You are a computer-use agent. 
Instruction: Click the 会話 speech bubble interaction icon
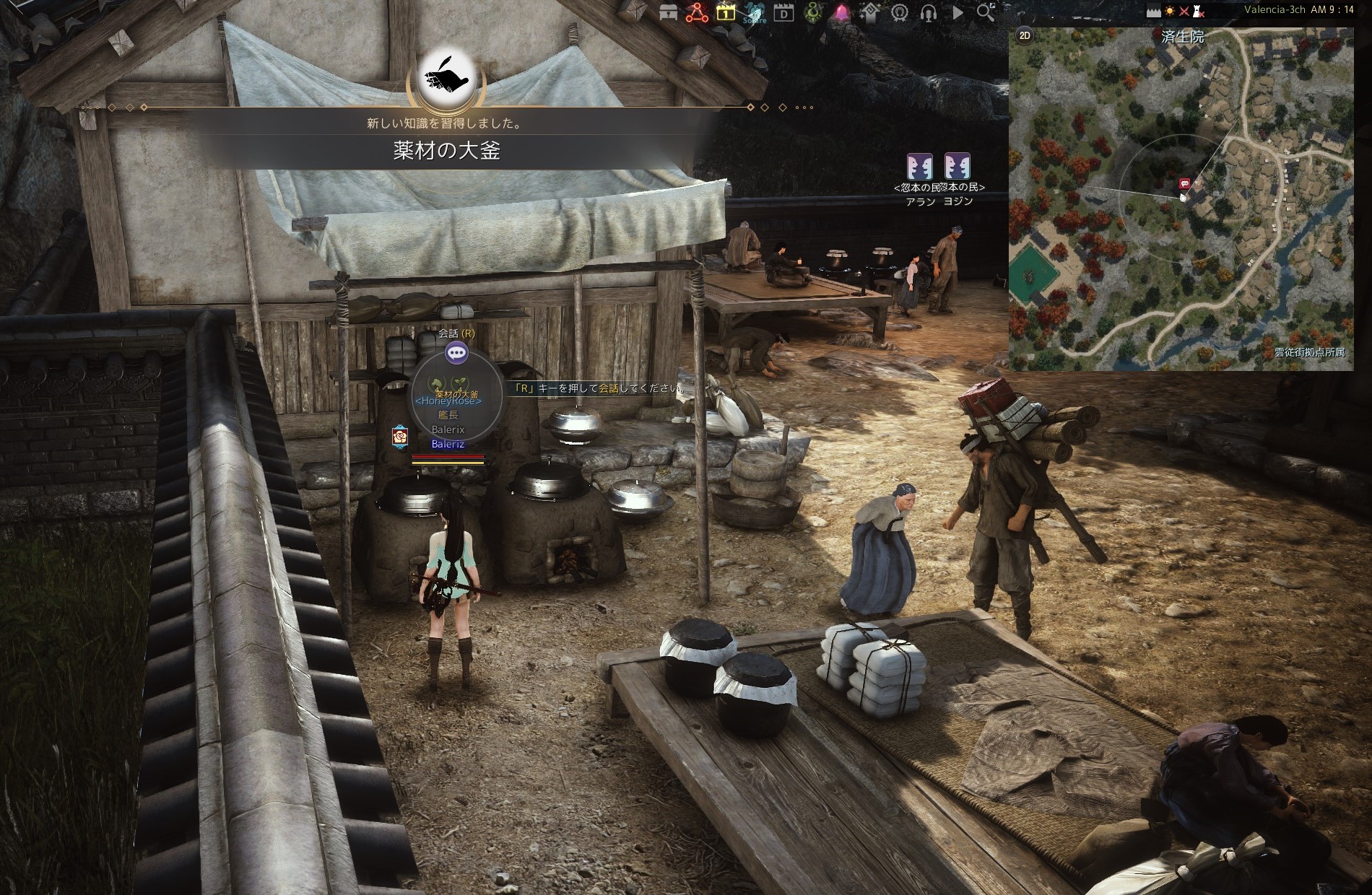click(x=456, y=353)
